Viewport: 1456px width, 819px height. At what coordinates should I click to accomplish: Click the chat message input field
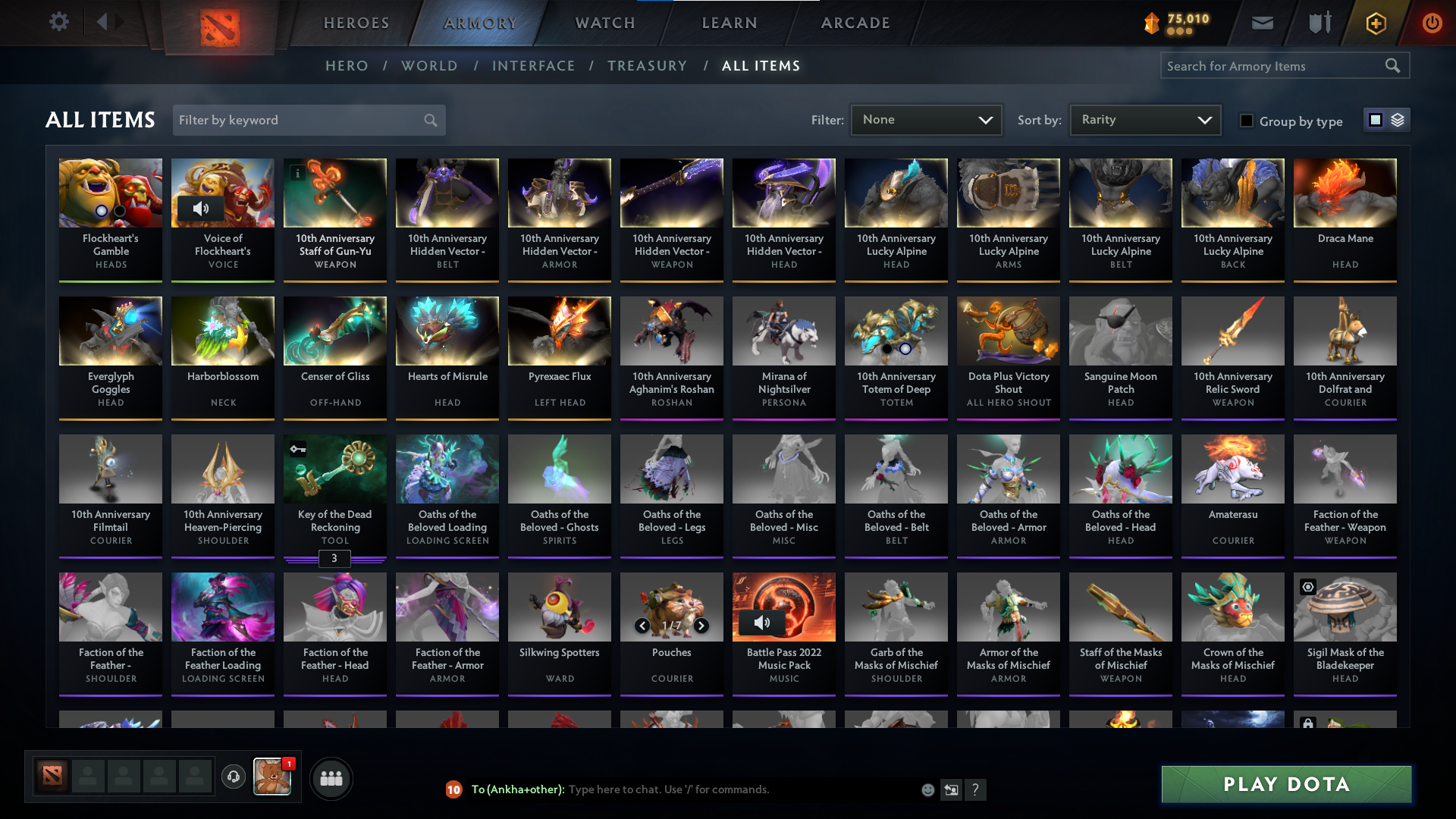720,789
